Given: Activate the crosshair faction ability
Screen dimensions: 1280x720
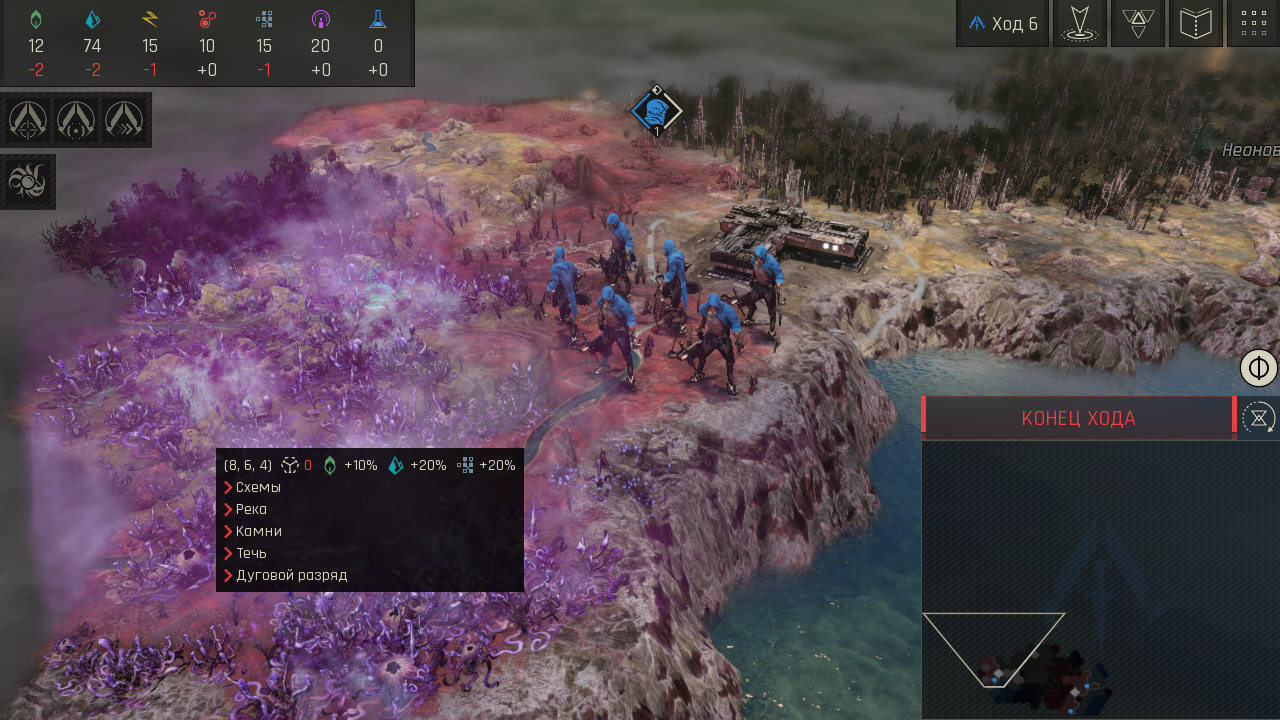Looking at the screenshot, I should coord(28,120).
